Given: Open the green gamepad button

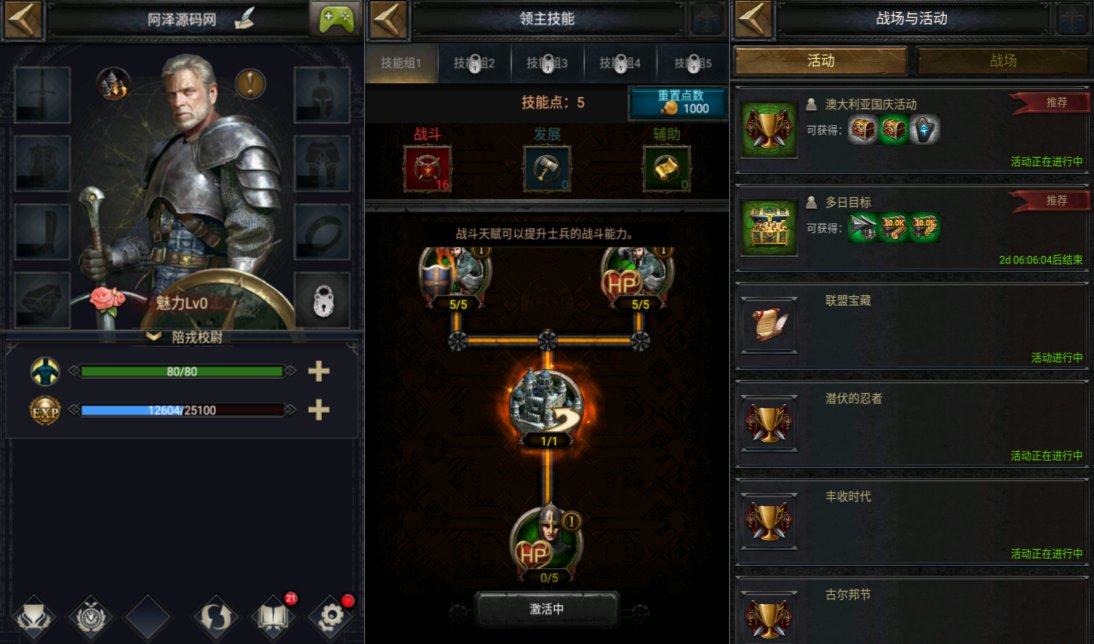Looking at the screenshot, I should [x=335, y=19].
